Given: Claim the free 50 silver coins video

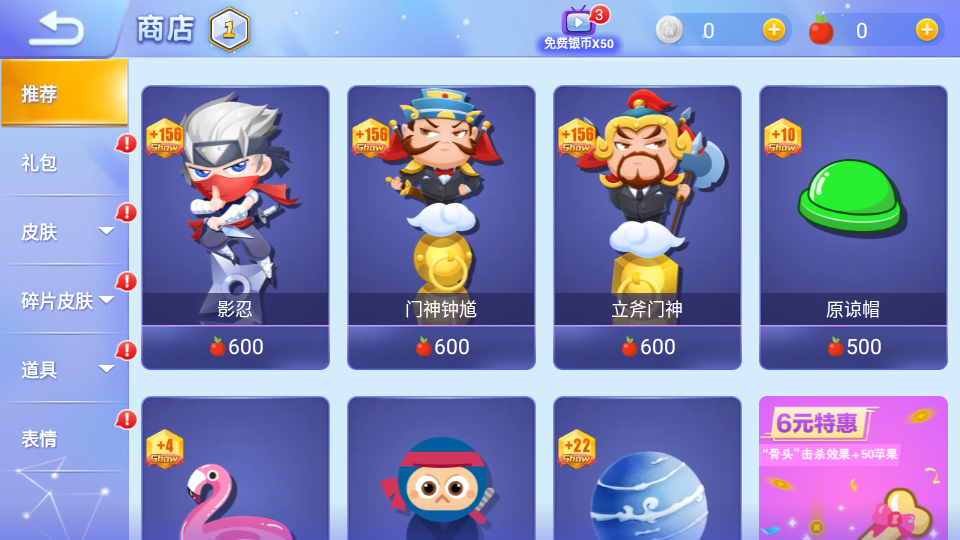Looking at the screenshot, I should (579, 28).
